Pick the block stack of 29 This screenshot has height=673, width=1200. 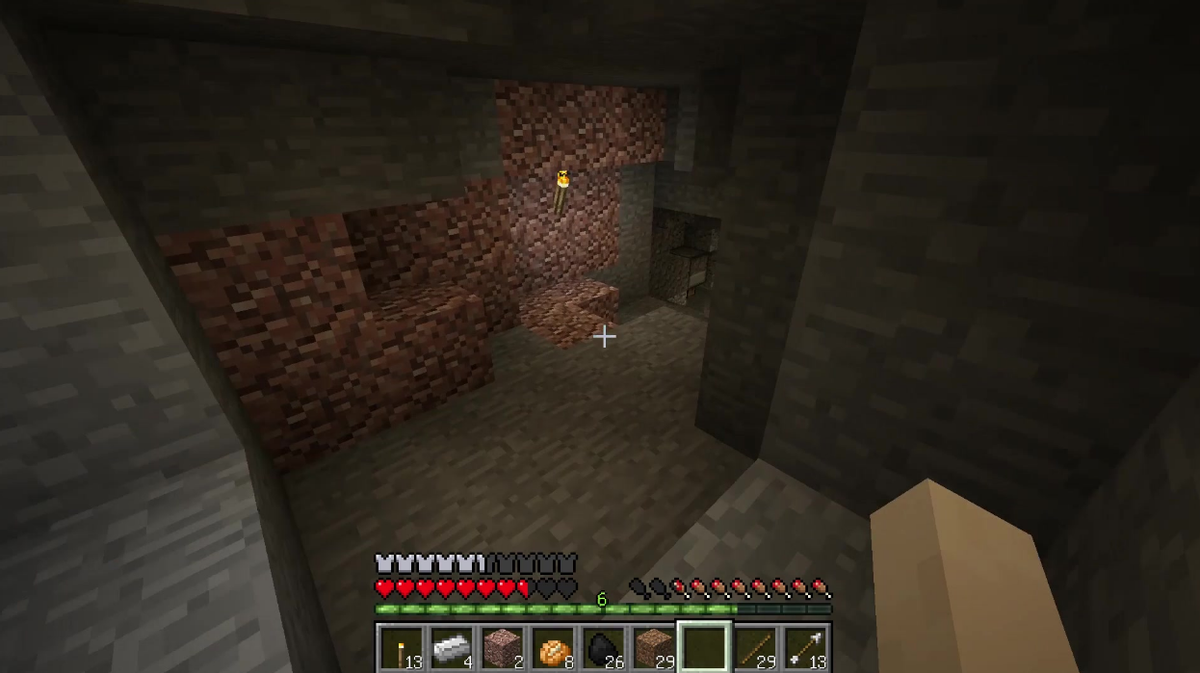point(654,647)
